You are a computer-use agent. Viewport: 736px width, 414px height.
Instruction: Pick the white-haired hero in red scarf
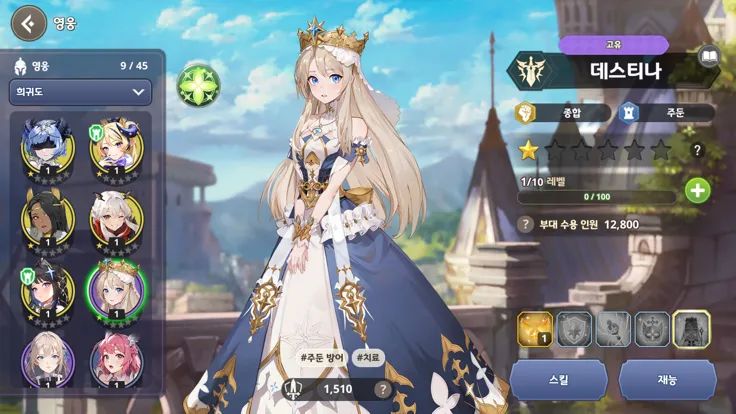pos(116,214)
